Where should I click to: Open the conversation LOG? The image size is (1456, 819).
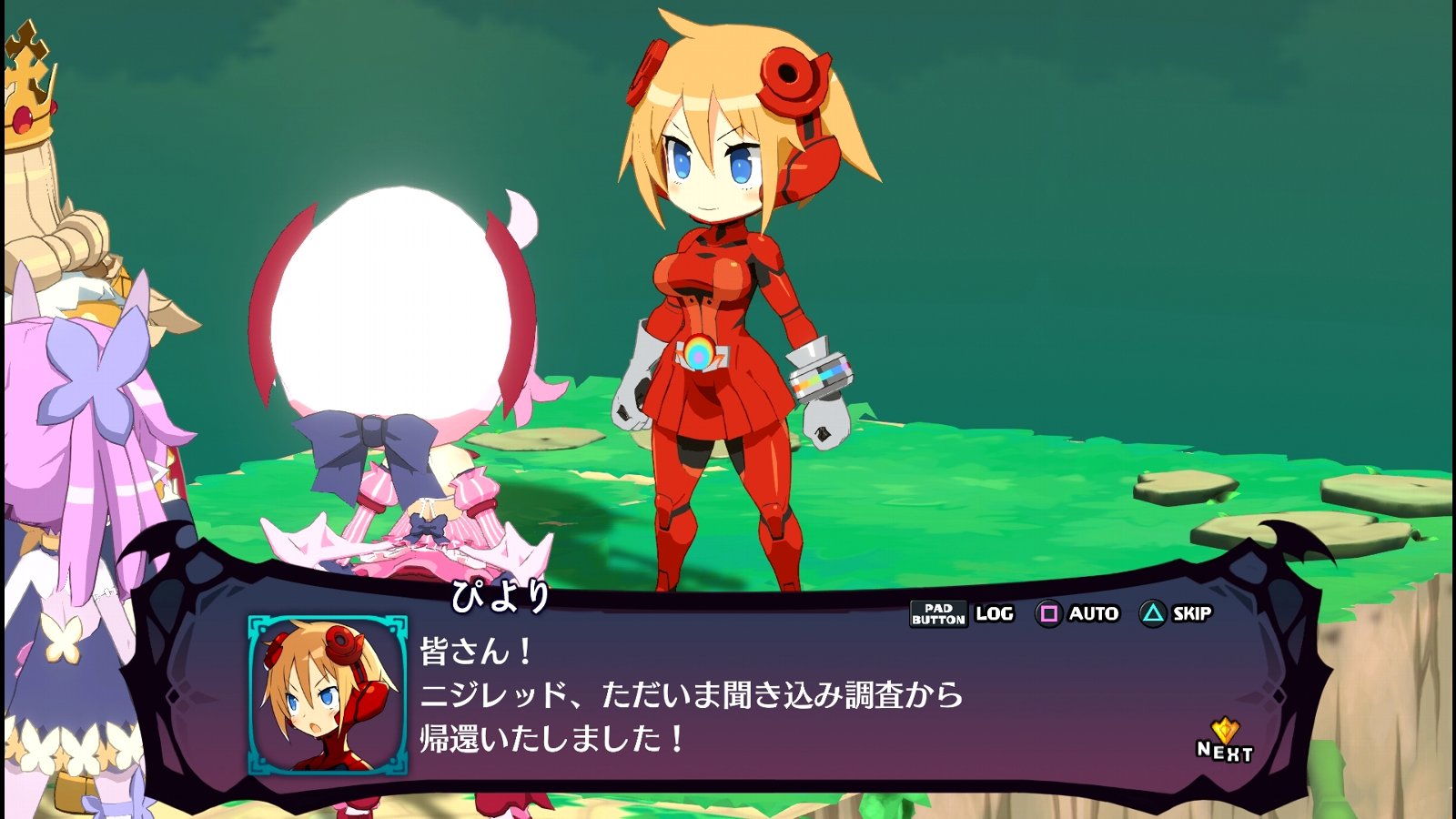[992, 613]
